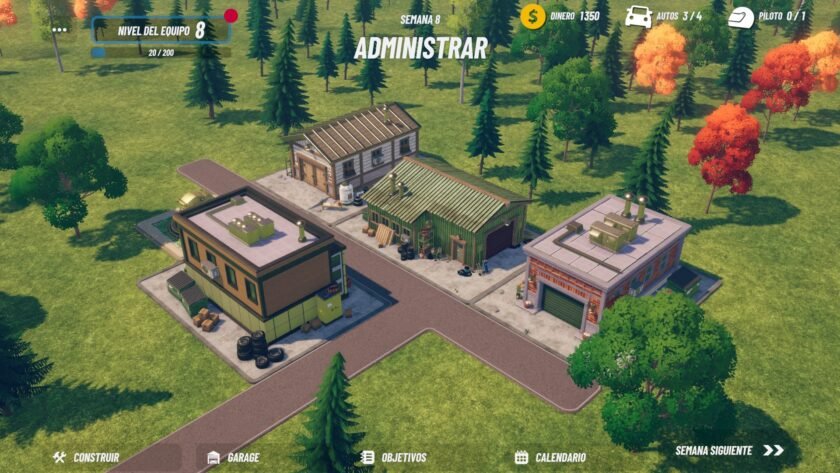Image resolution: width=840 pixels, height=473 pixels.
Task: Open the three-dot options menu
Action: [60, 30]
